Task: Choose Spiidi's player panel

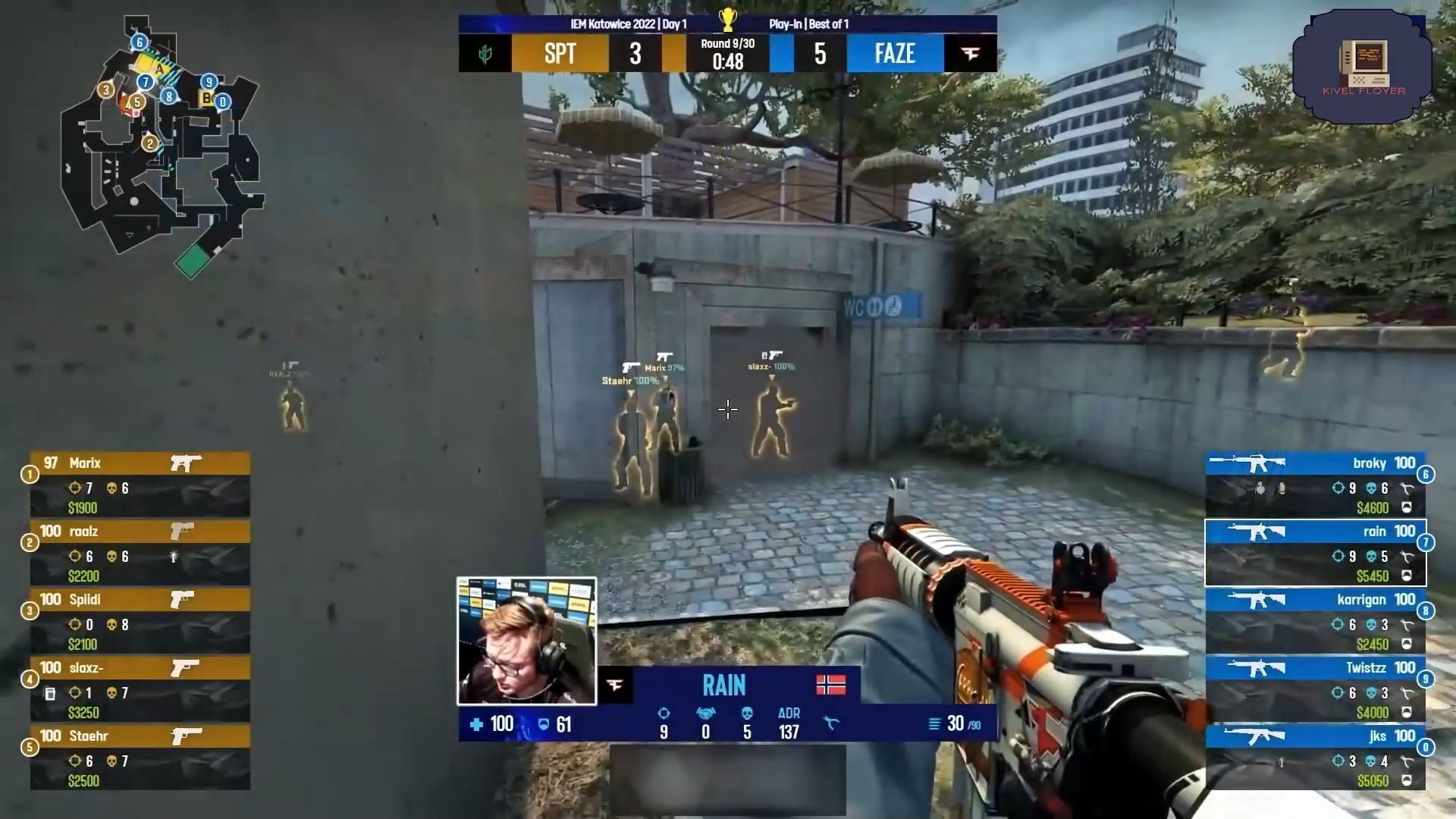Action: [x=140, y=620]
